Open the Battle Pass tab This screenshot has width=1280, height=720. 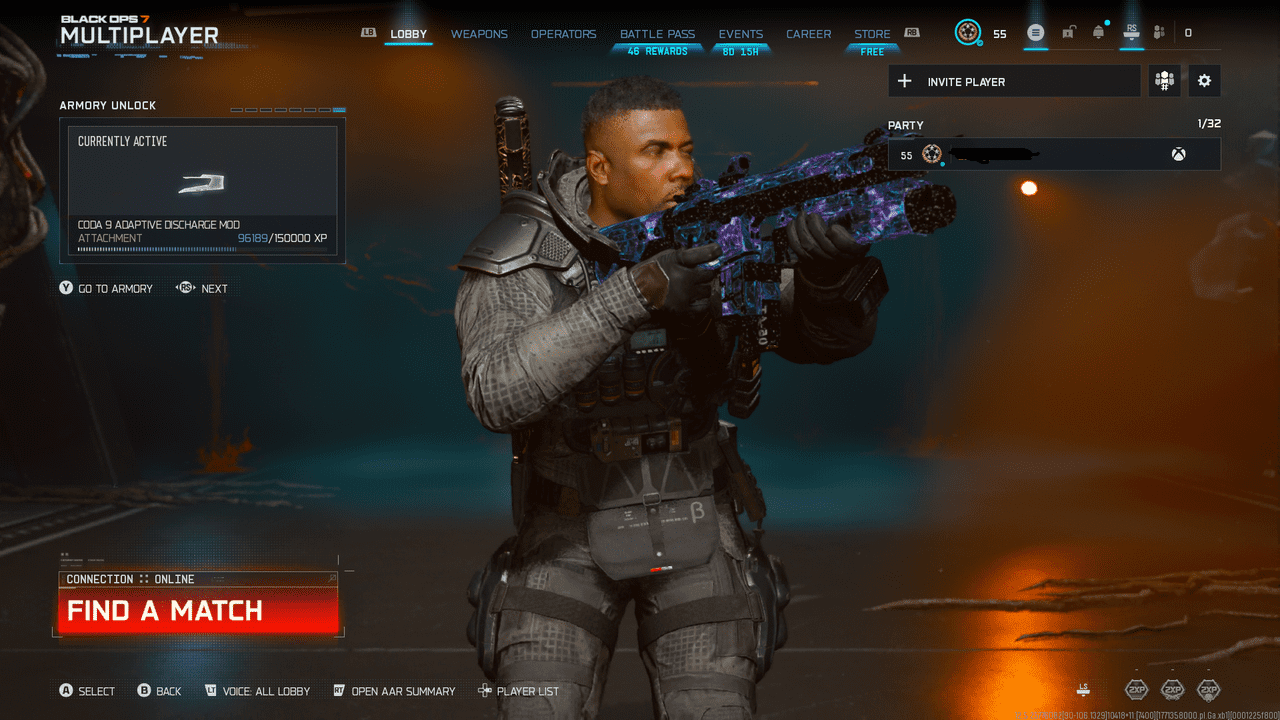click(657, 33)
